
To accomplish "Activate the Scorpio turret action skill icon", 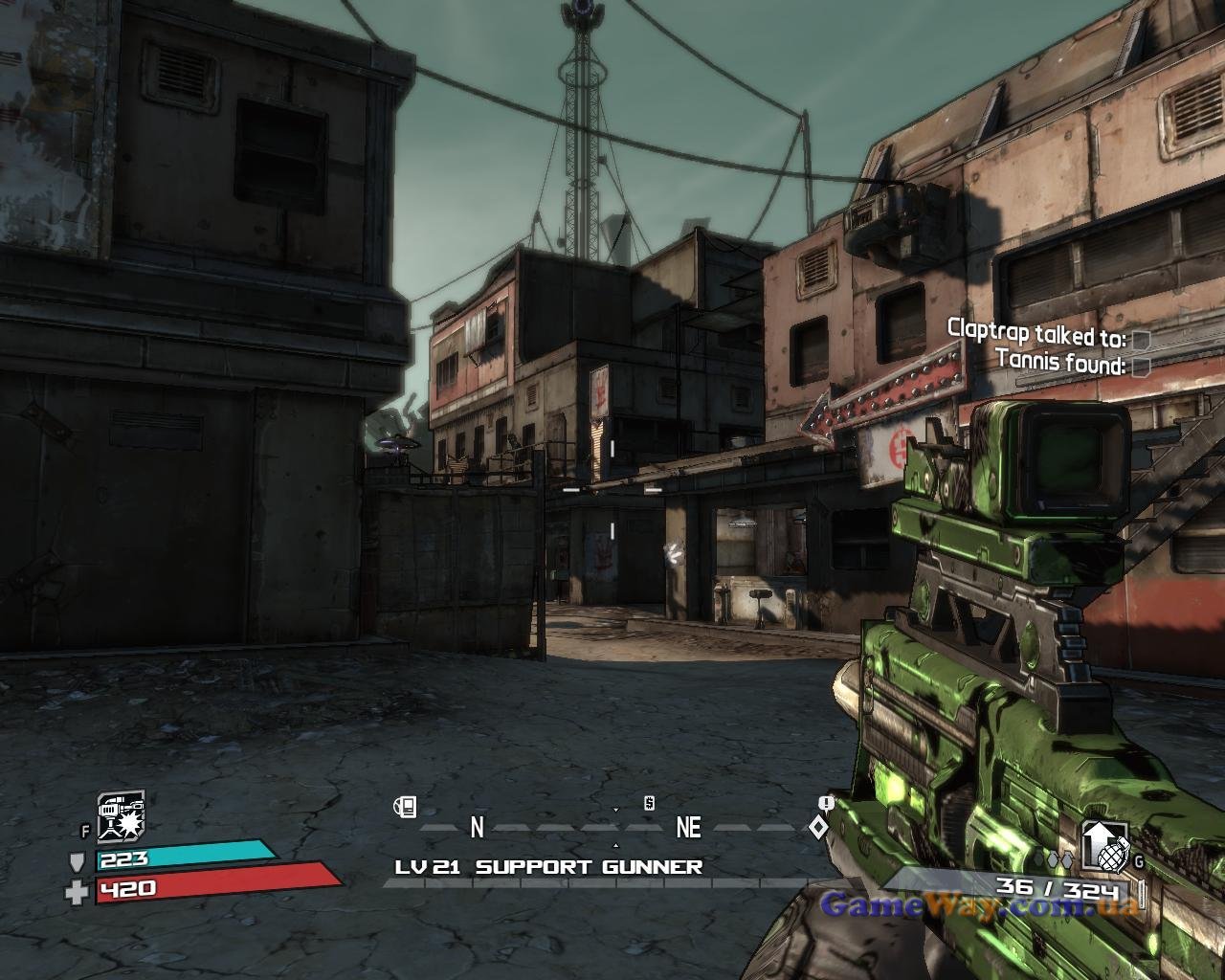I will 121,816.
